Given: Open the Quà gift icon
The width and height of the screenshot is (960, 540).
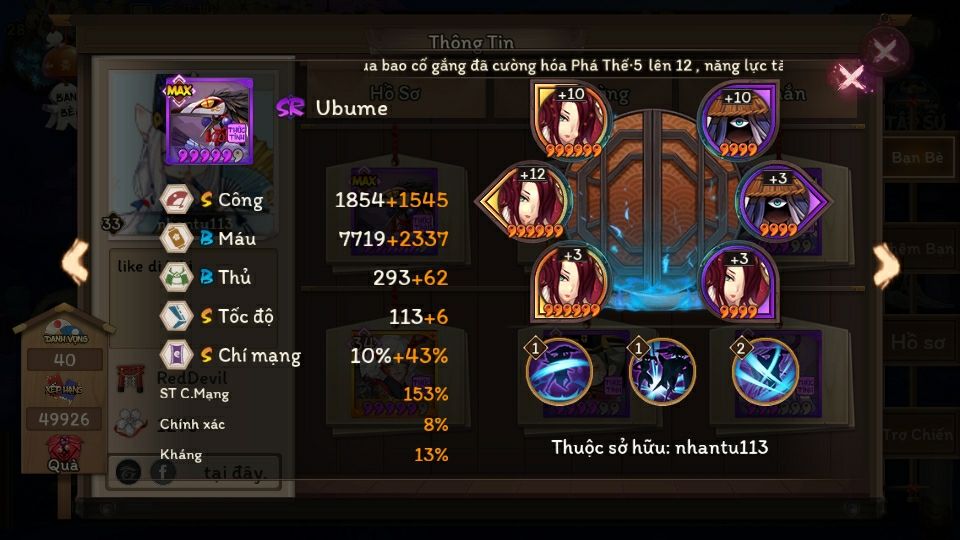Looking at the screenshot, I should 64,452.
